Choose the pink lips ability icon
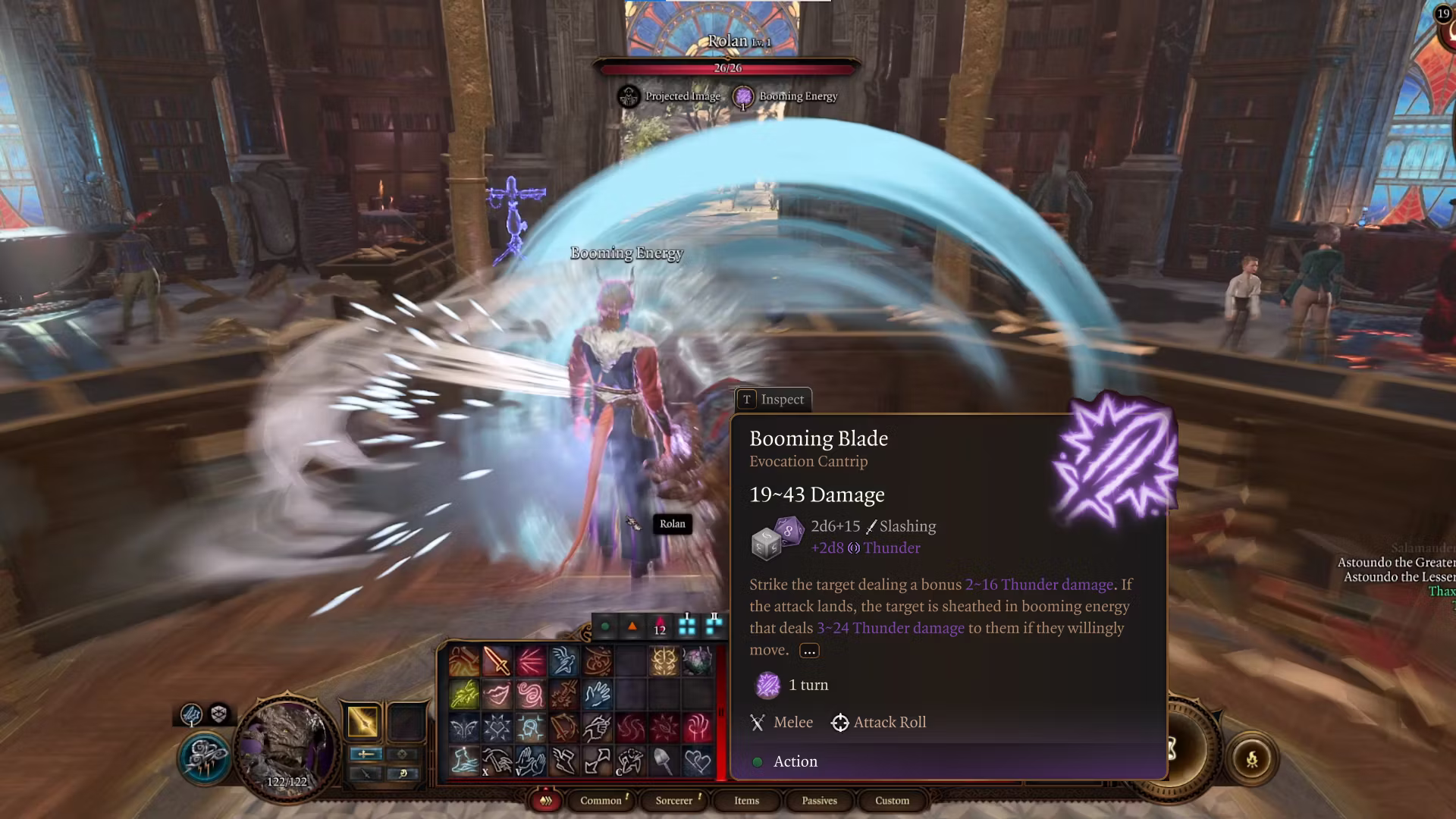Viewport: 1456px width, 819px height. pos(497,694)
